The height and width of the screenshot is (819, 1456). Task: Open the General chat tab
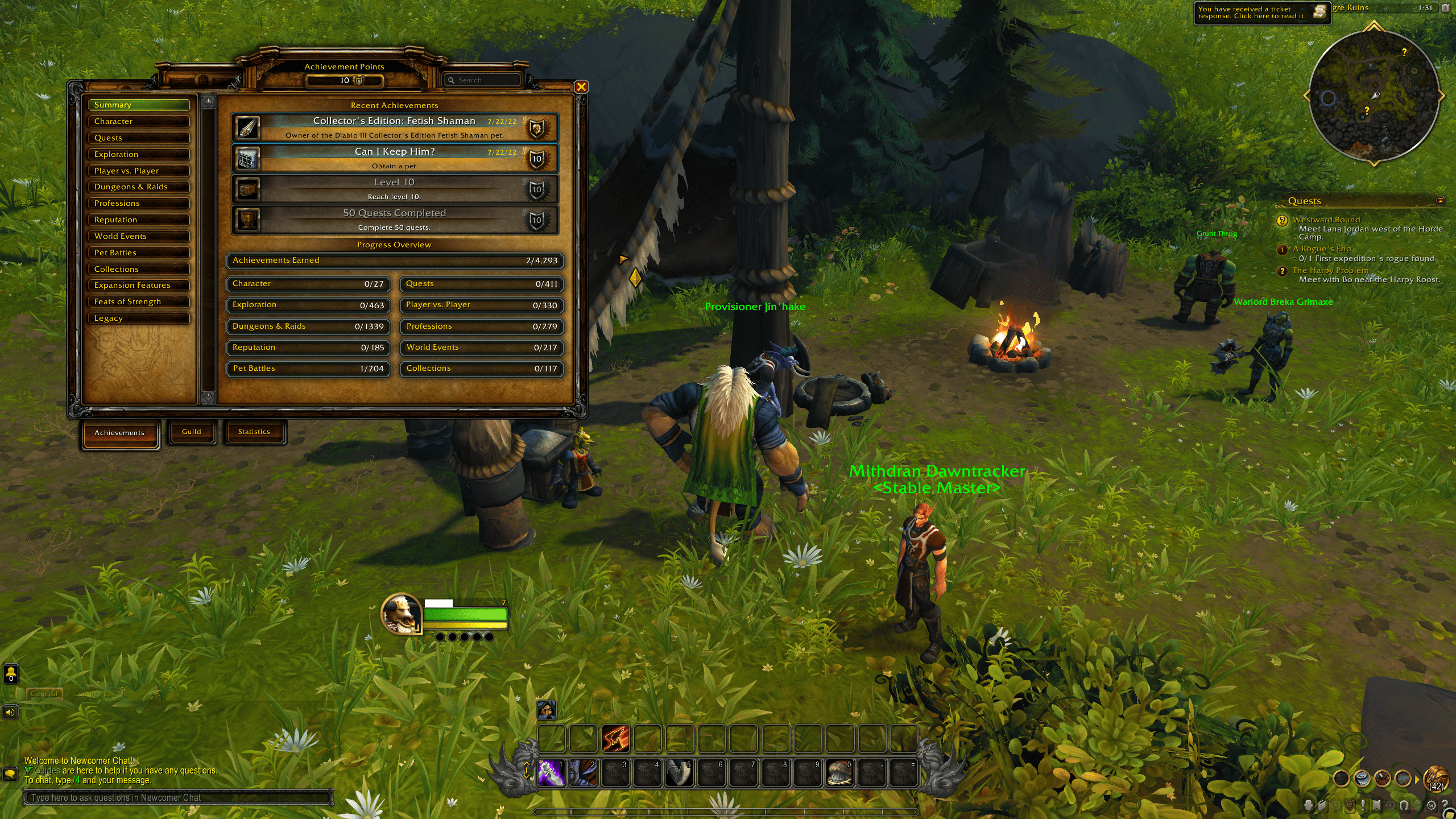coord(44,694)
